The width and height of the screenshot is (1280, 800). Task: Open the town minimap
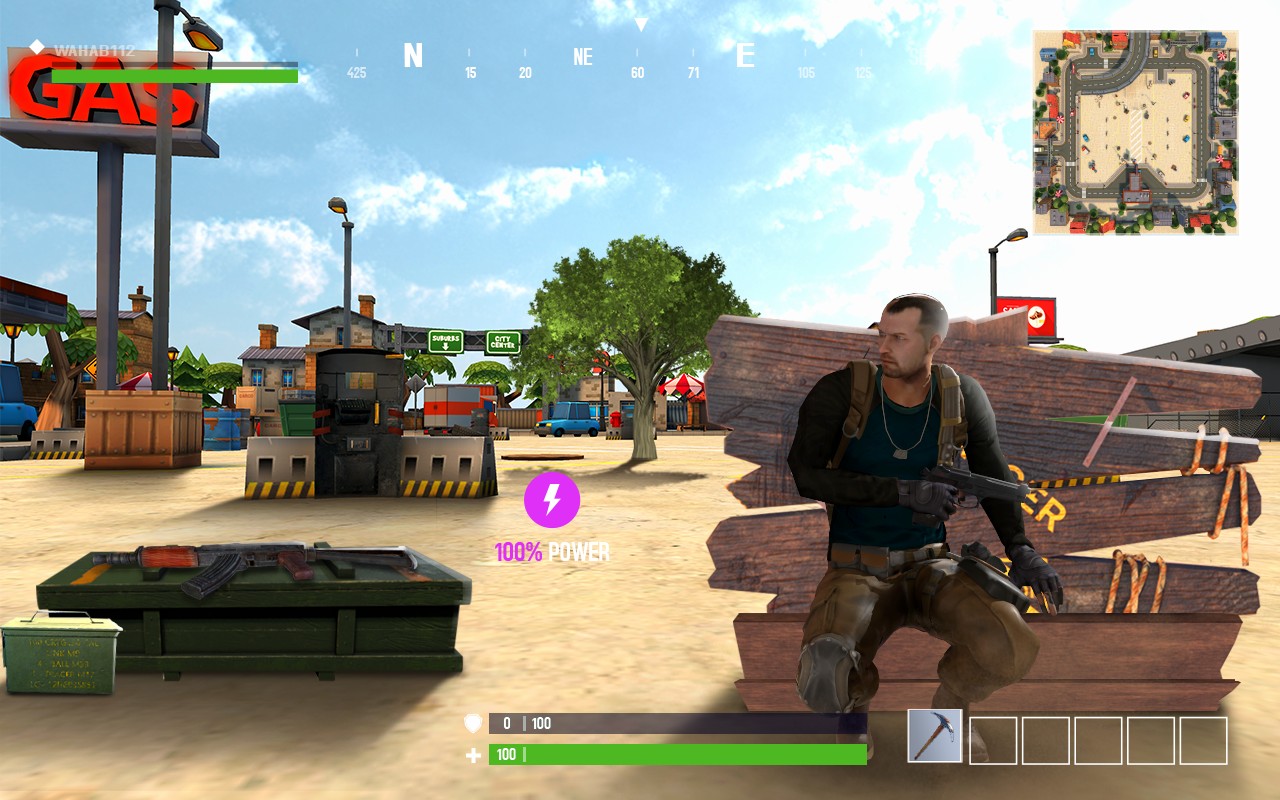coord(1135,132)
